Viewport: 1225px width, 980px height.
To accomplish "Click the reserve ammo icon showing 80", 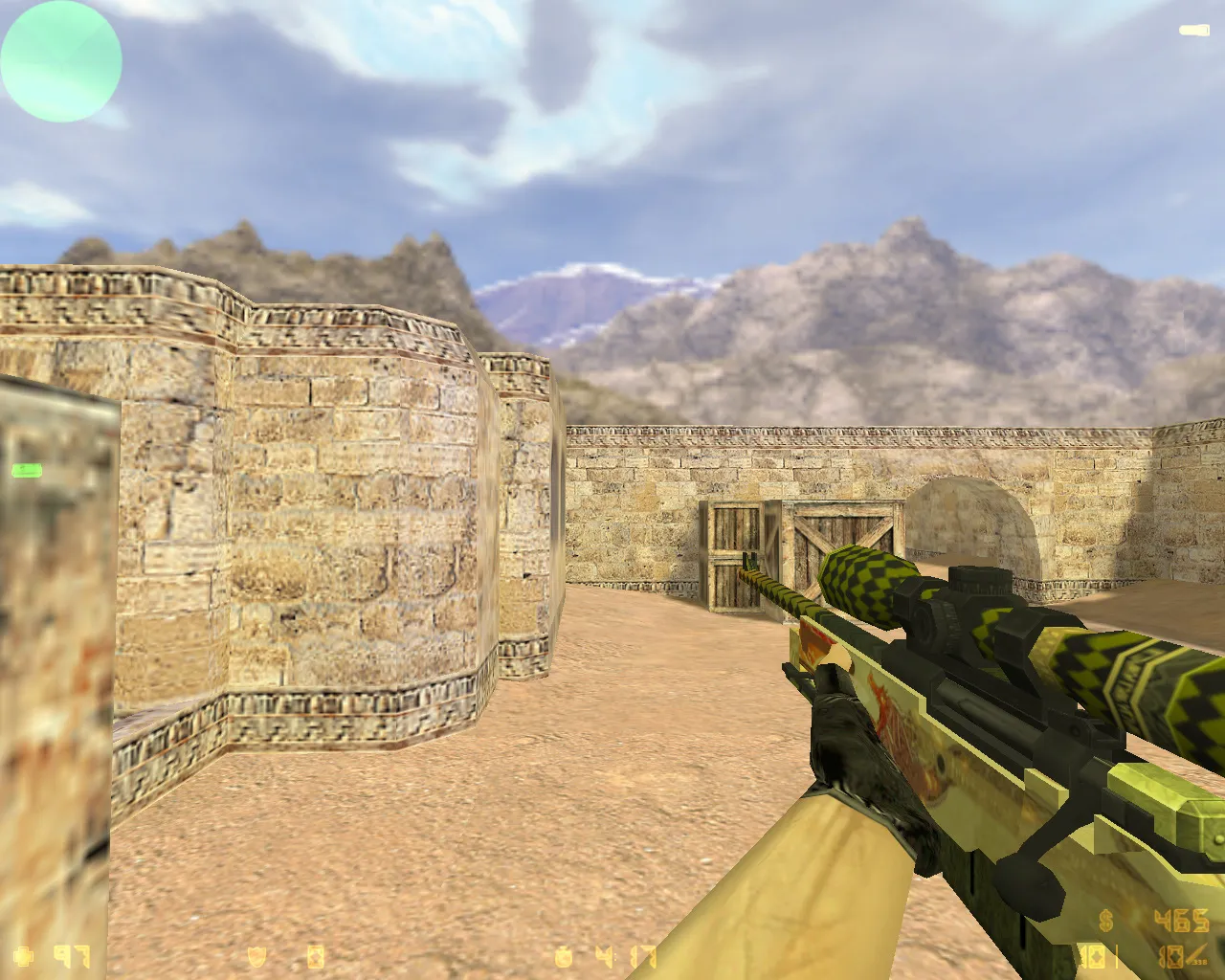I will pyautogui.click(x=1170, y=955).
